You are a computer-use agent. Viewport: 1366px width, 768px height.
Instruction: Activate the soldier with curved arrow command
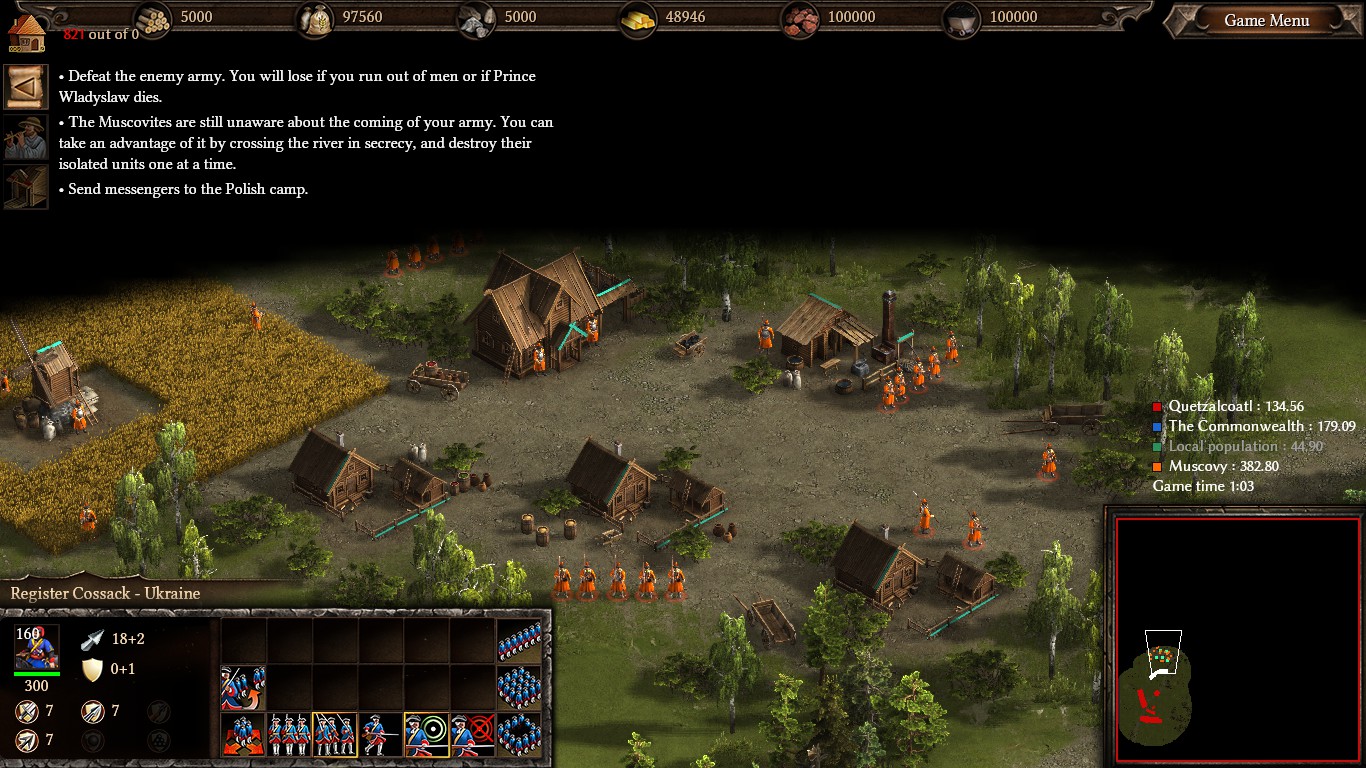coord(243,688)
